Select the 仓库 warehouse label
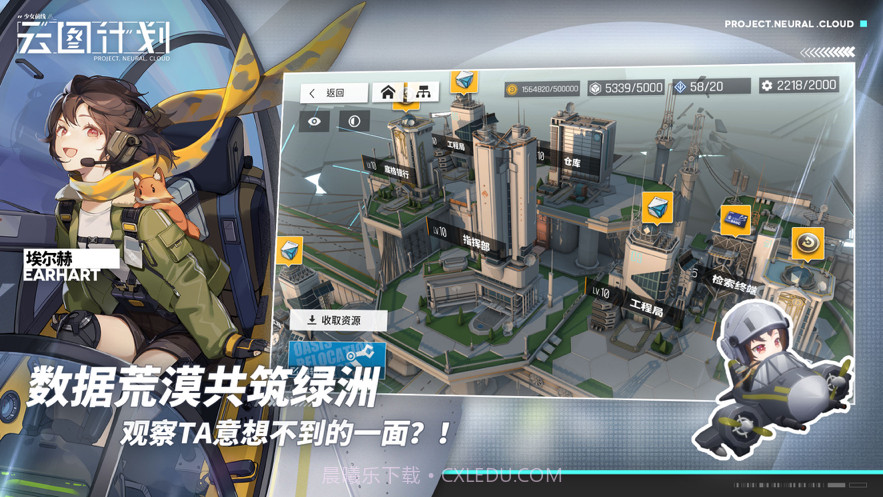 pyautogui.click(x=570, y=160)
